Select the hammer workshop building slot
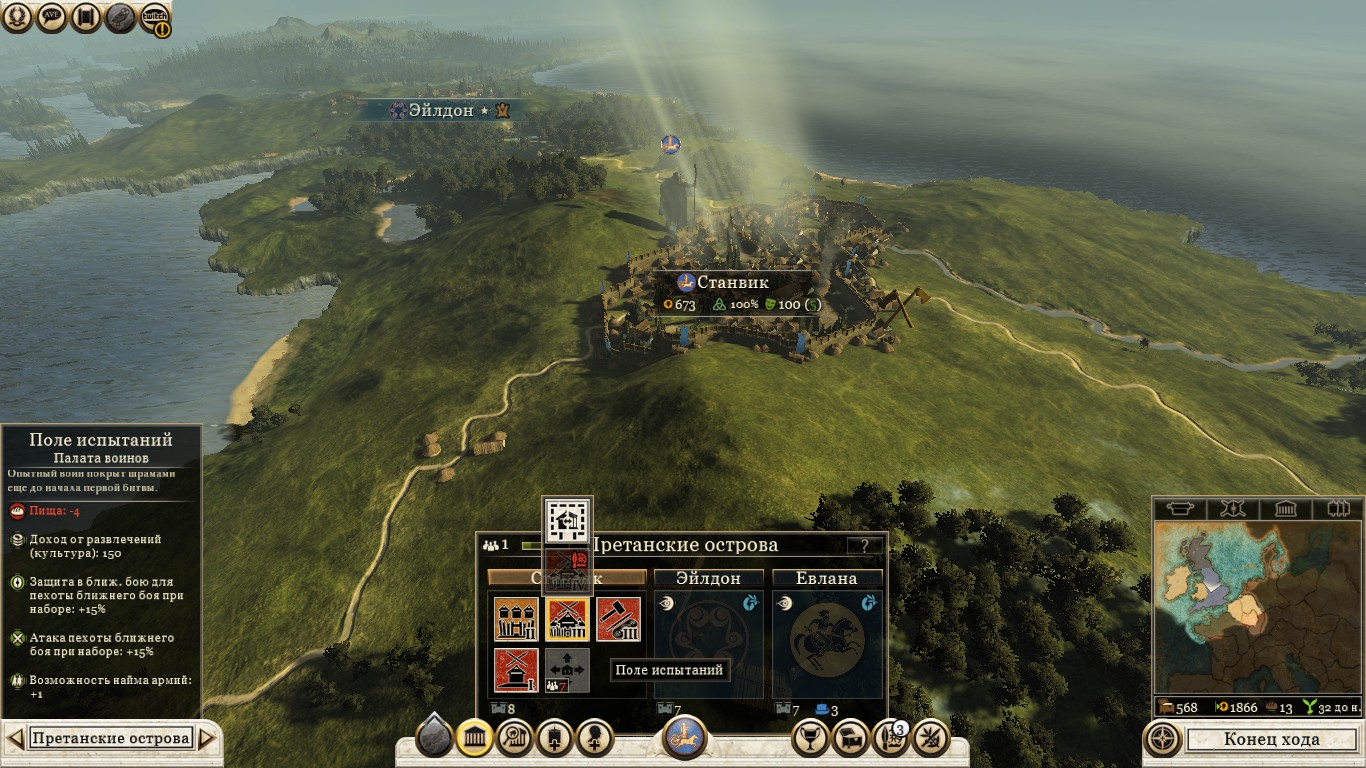 618,619
